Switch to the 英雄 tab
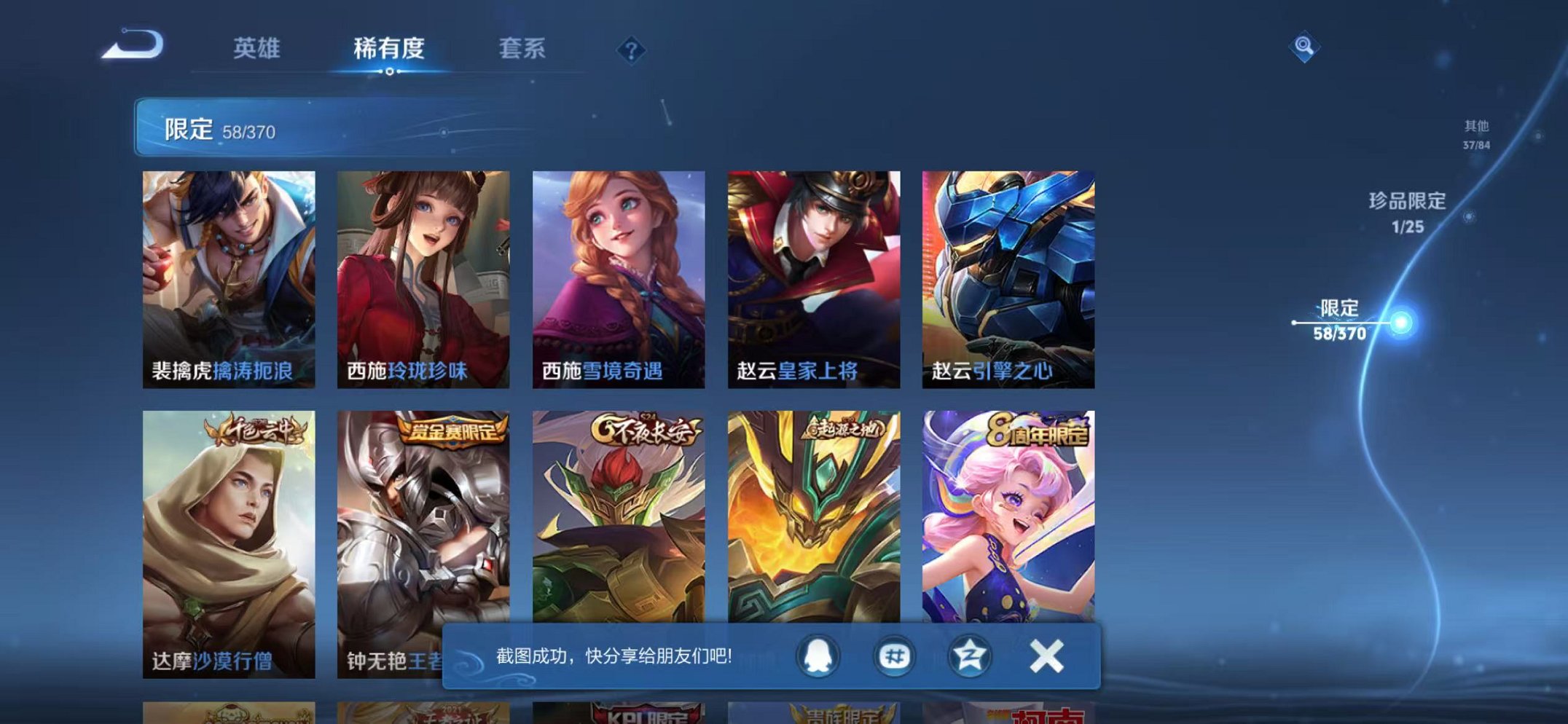Viewport: 1568px width, 724px height. [x=257, y=47]
